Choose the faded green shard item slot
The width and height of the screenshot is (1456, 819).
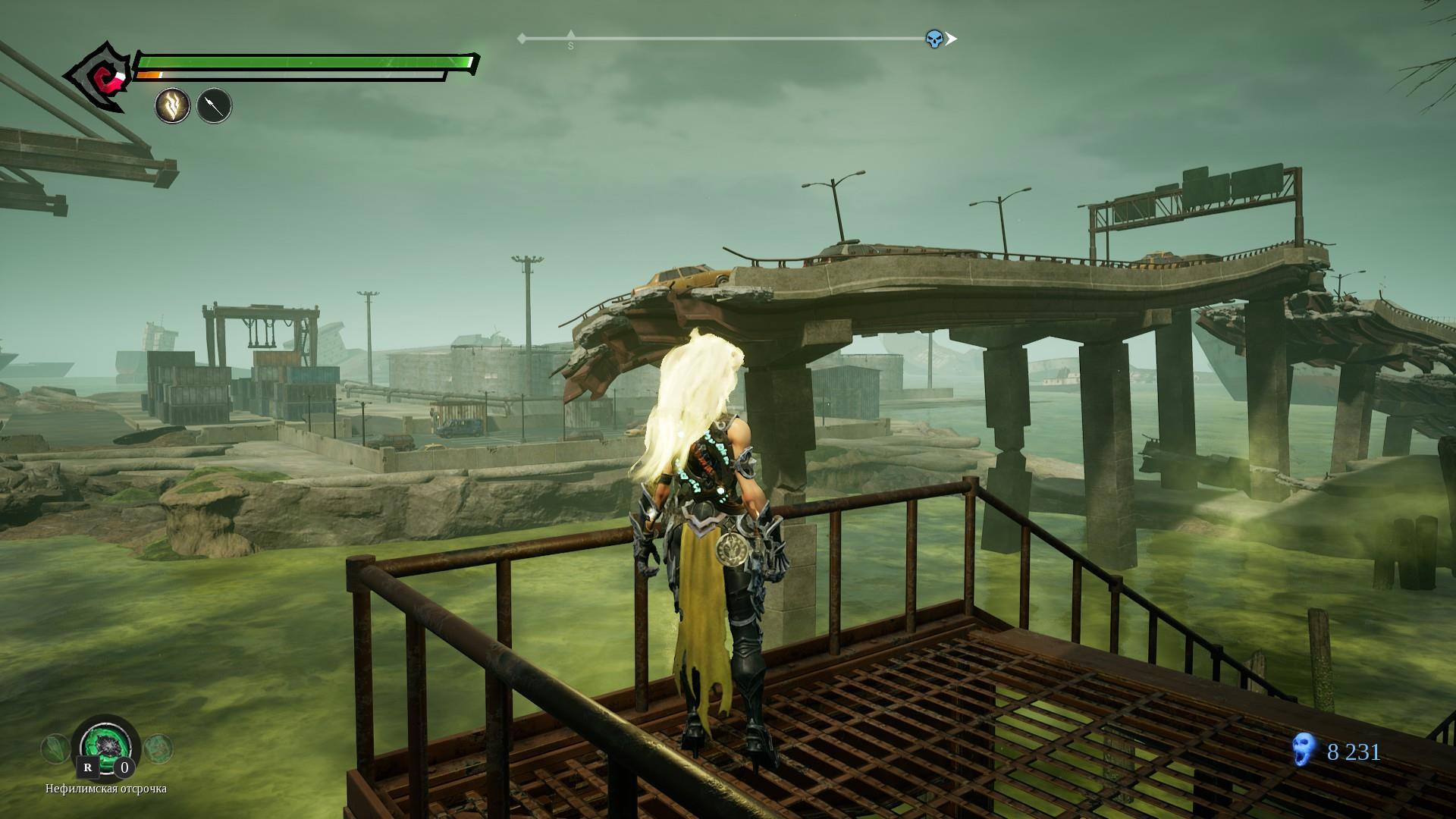55,749
